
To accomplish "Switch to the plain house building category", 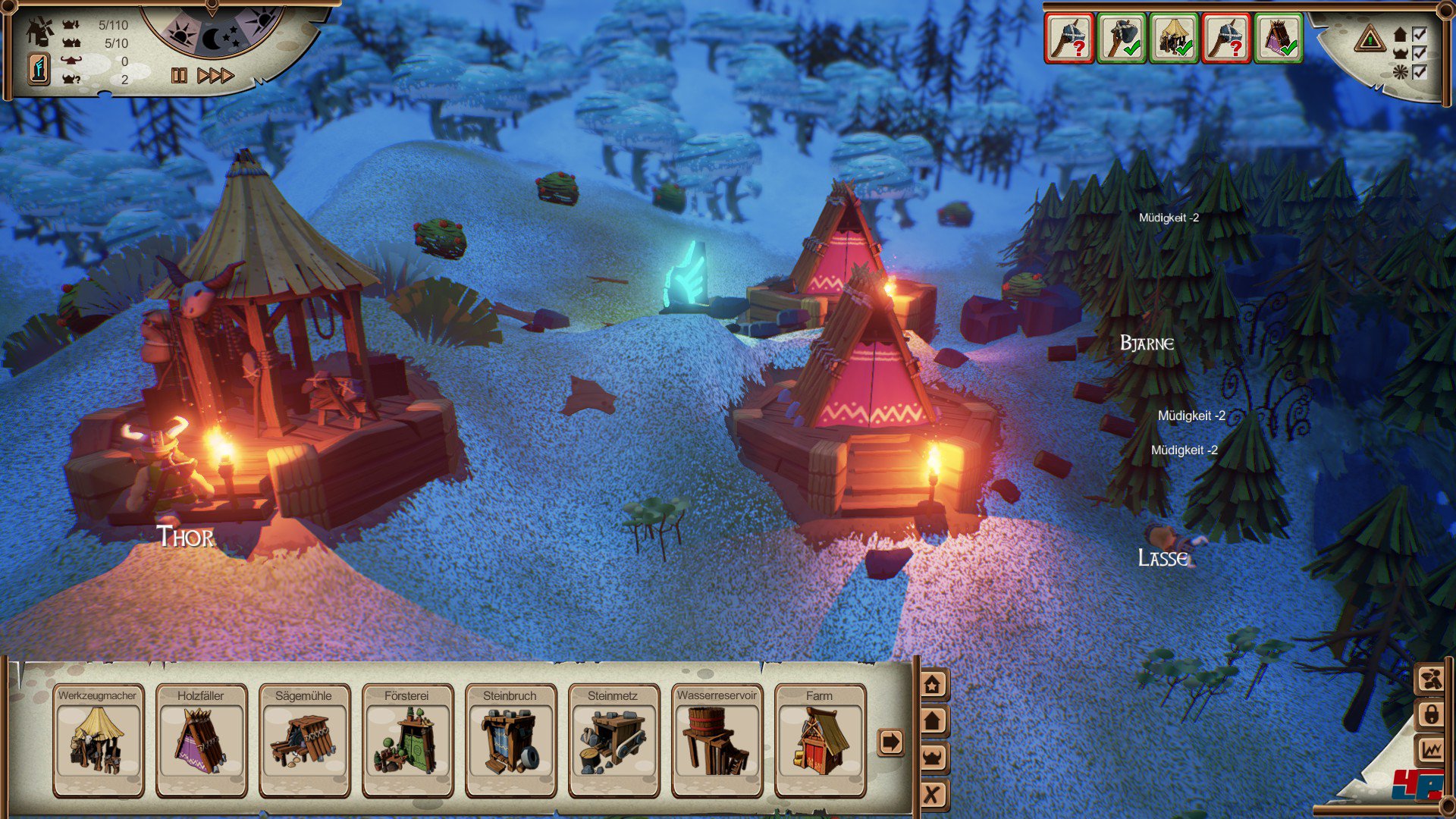I will [x=933, y=720].
